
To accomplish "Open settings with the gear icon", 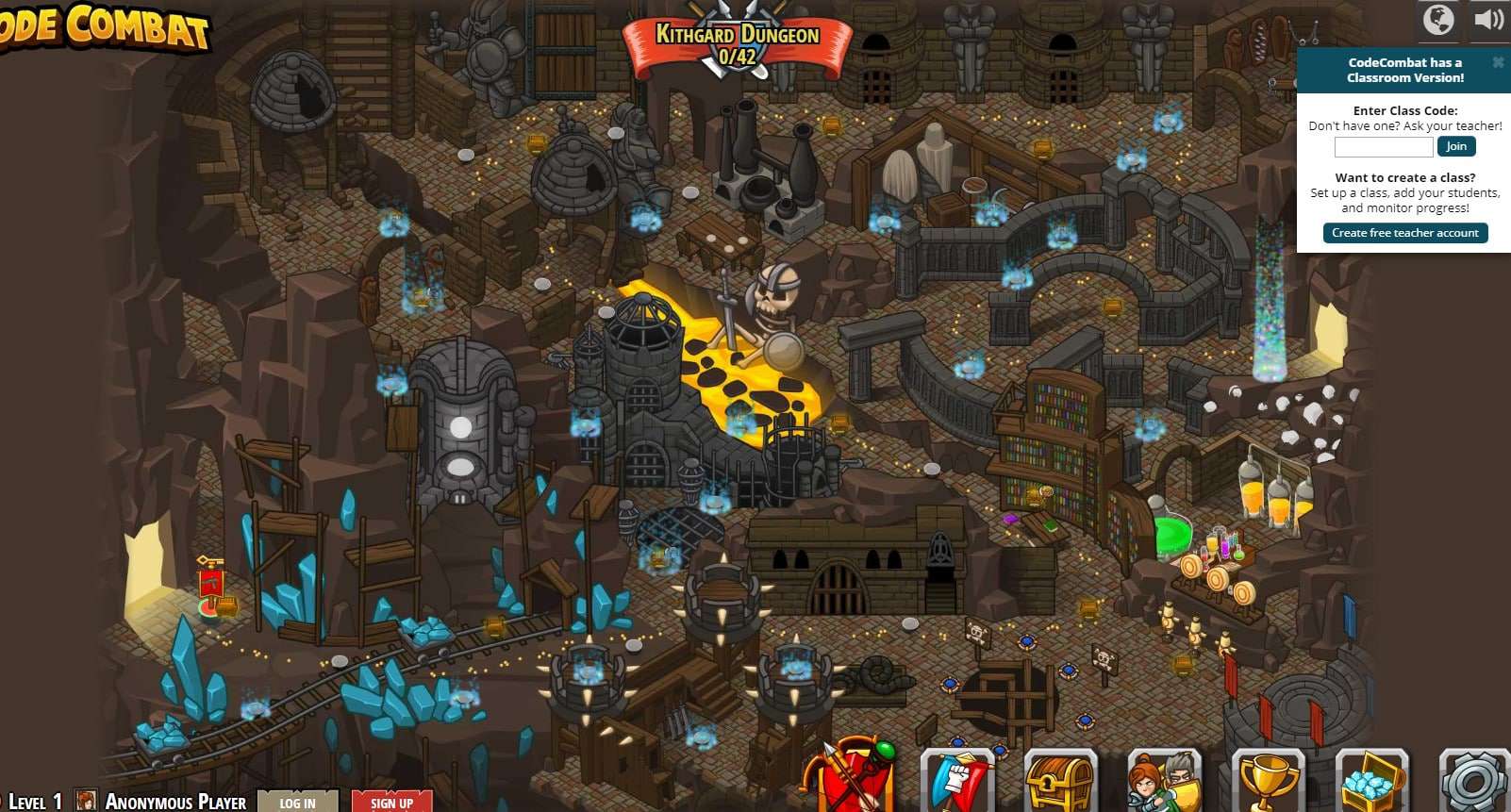I will 1474,783.
